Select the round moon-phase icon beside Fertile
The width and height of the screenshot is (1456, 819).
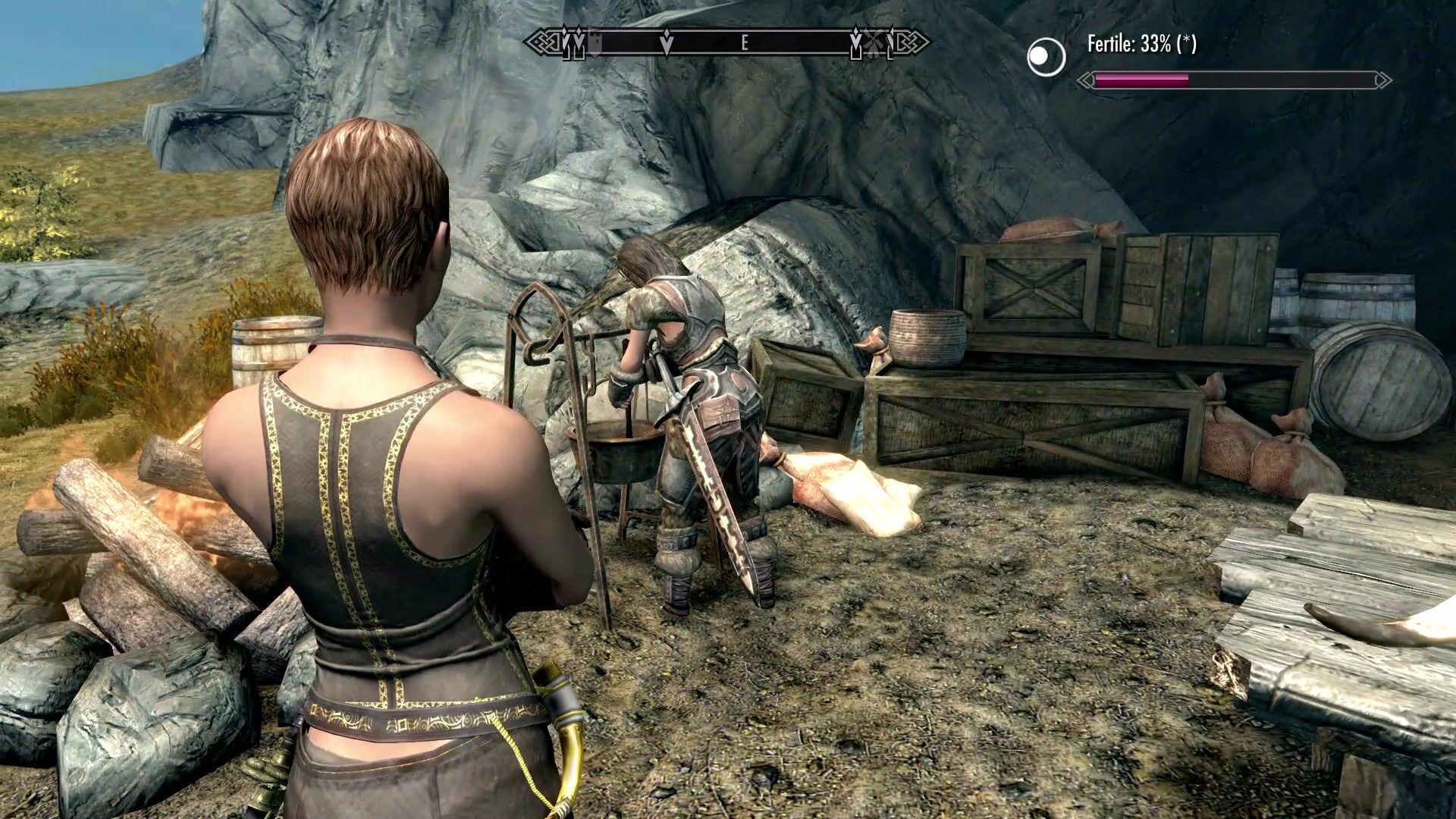1046,56
